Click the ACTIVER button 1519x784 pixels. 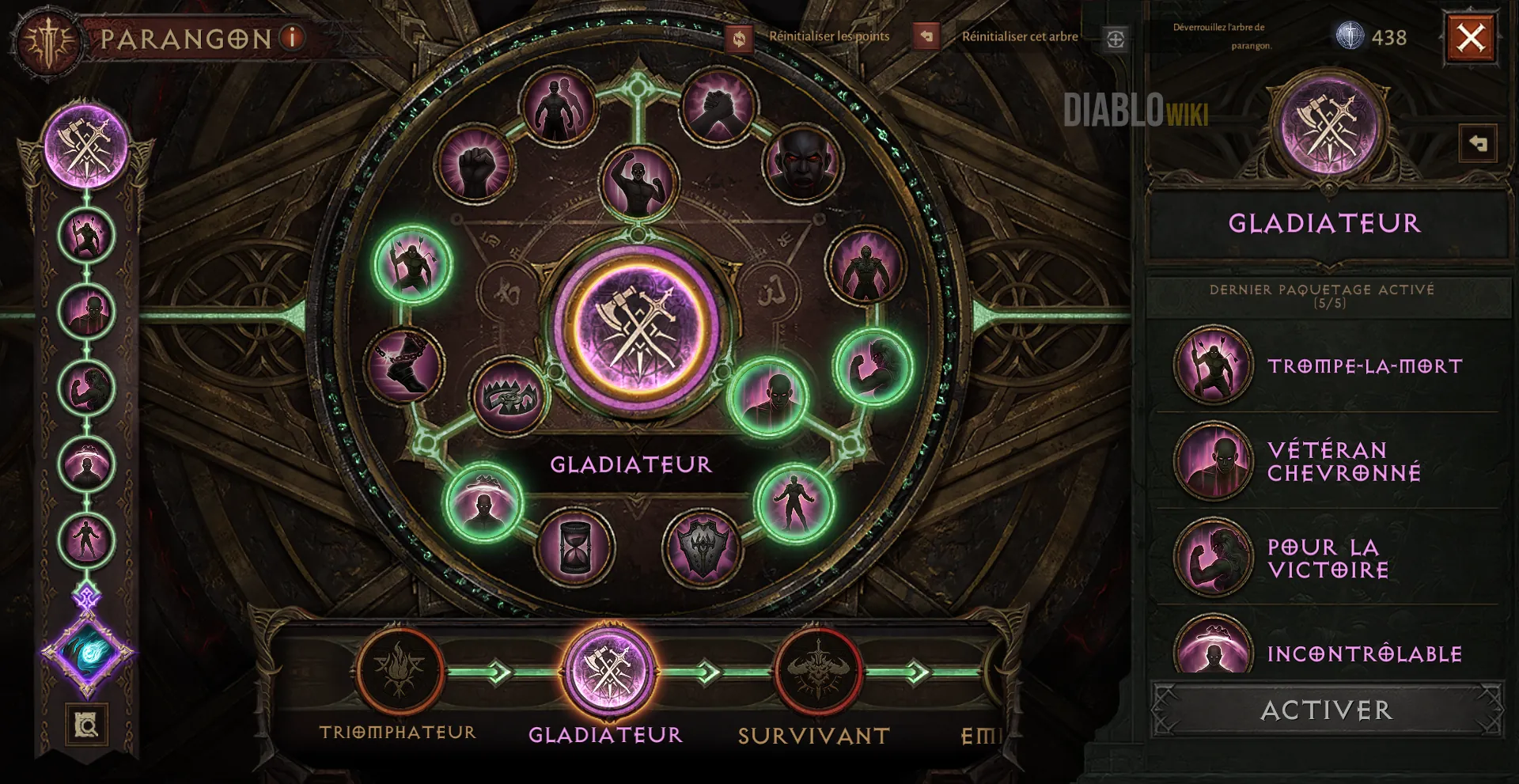click(x=1326, y=710)
